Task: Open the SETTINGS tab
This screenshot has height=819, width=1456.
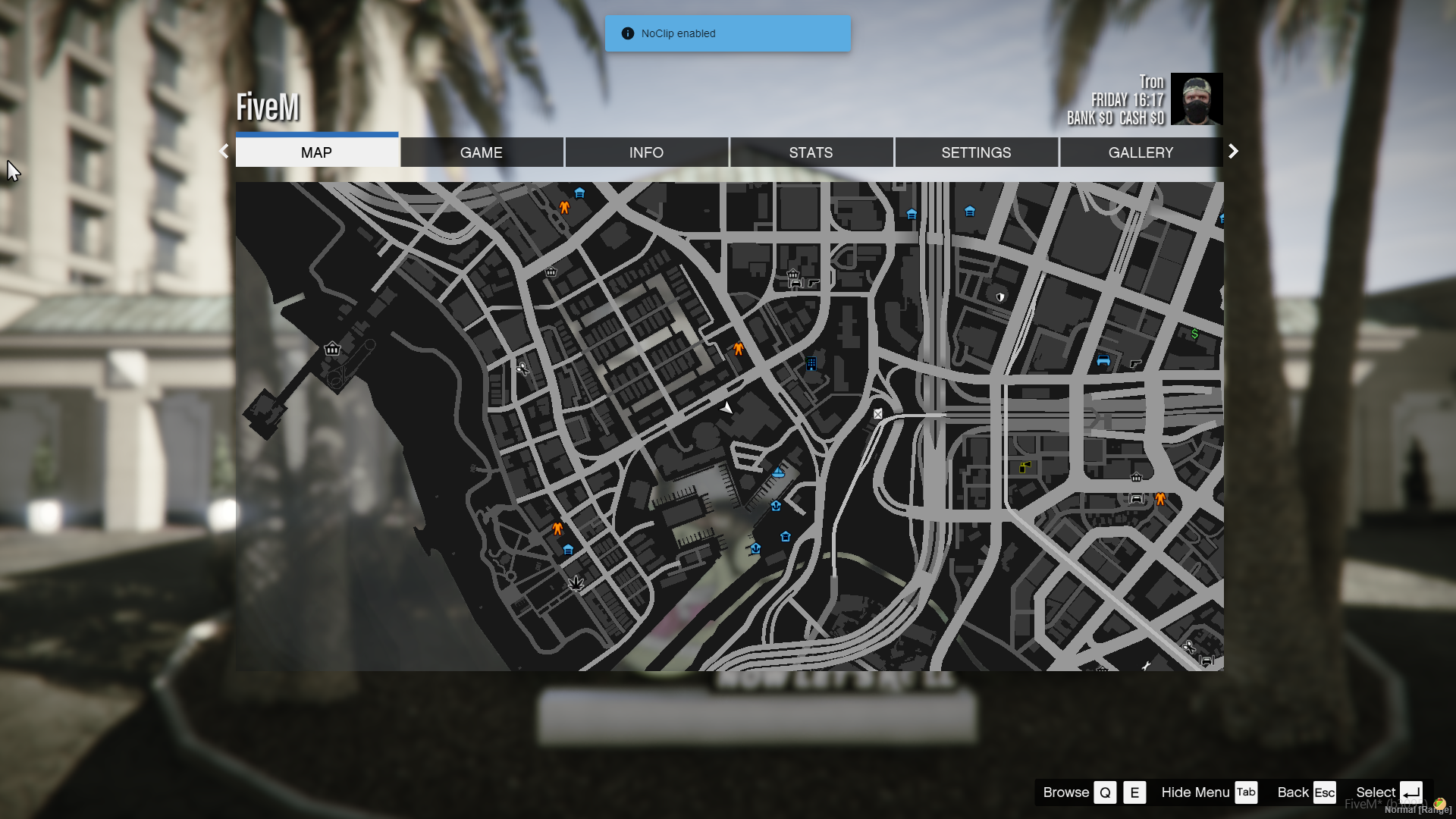Action: point(976,152)
